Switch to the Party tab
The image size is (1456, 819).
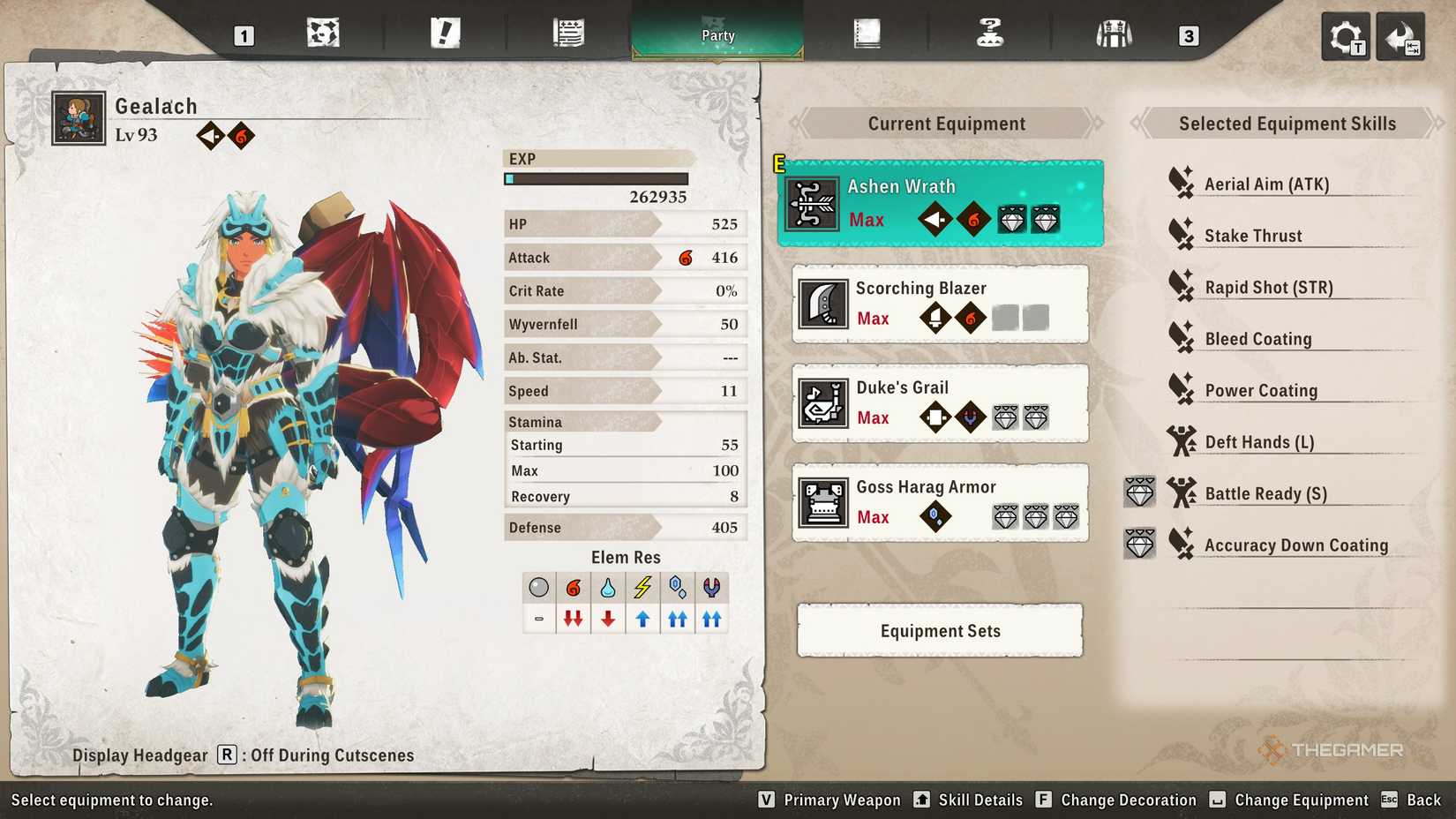tap(717, 35)
